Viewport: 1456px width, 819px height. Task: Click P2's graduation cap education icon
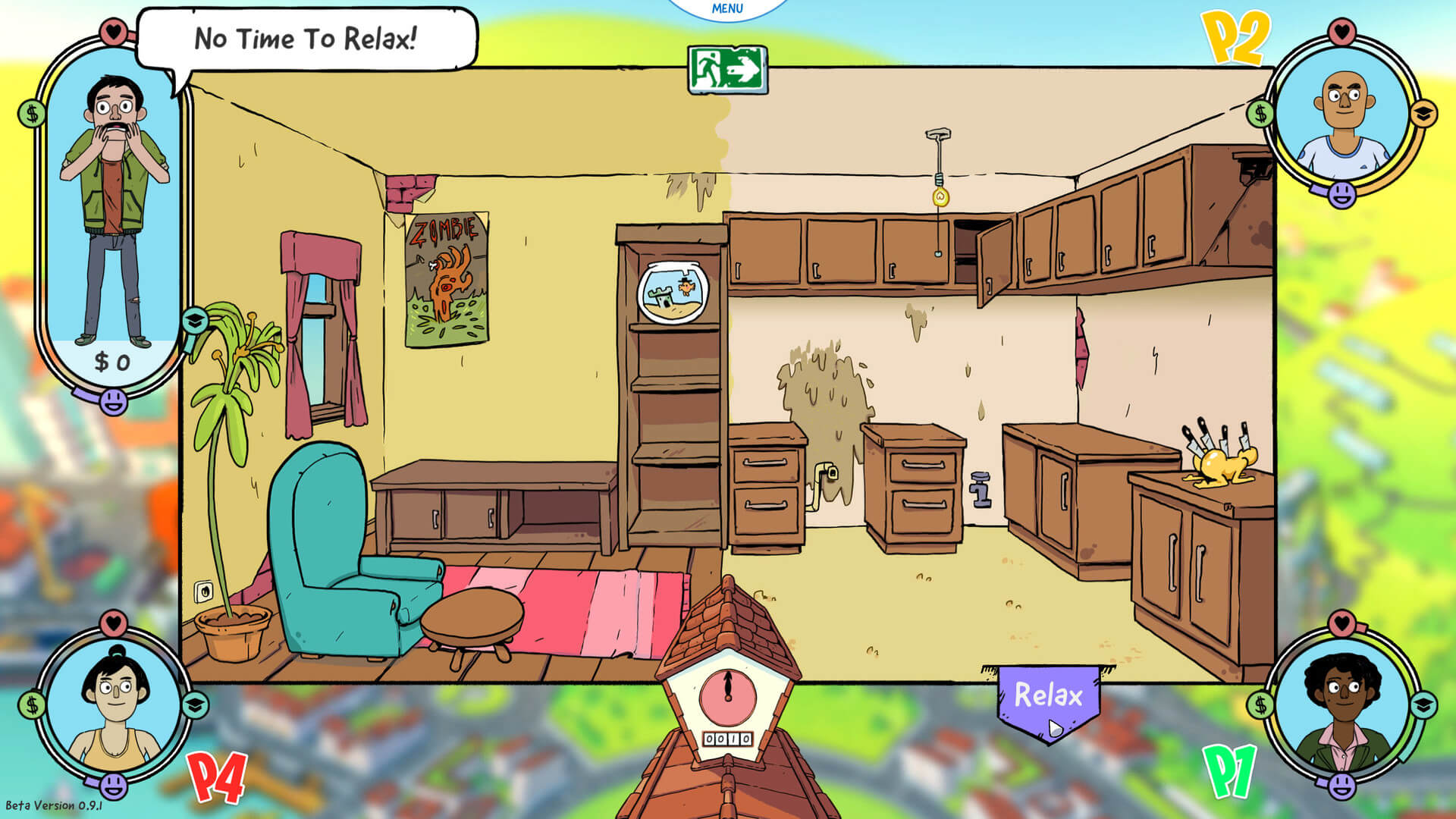pos(1423,114)
